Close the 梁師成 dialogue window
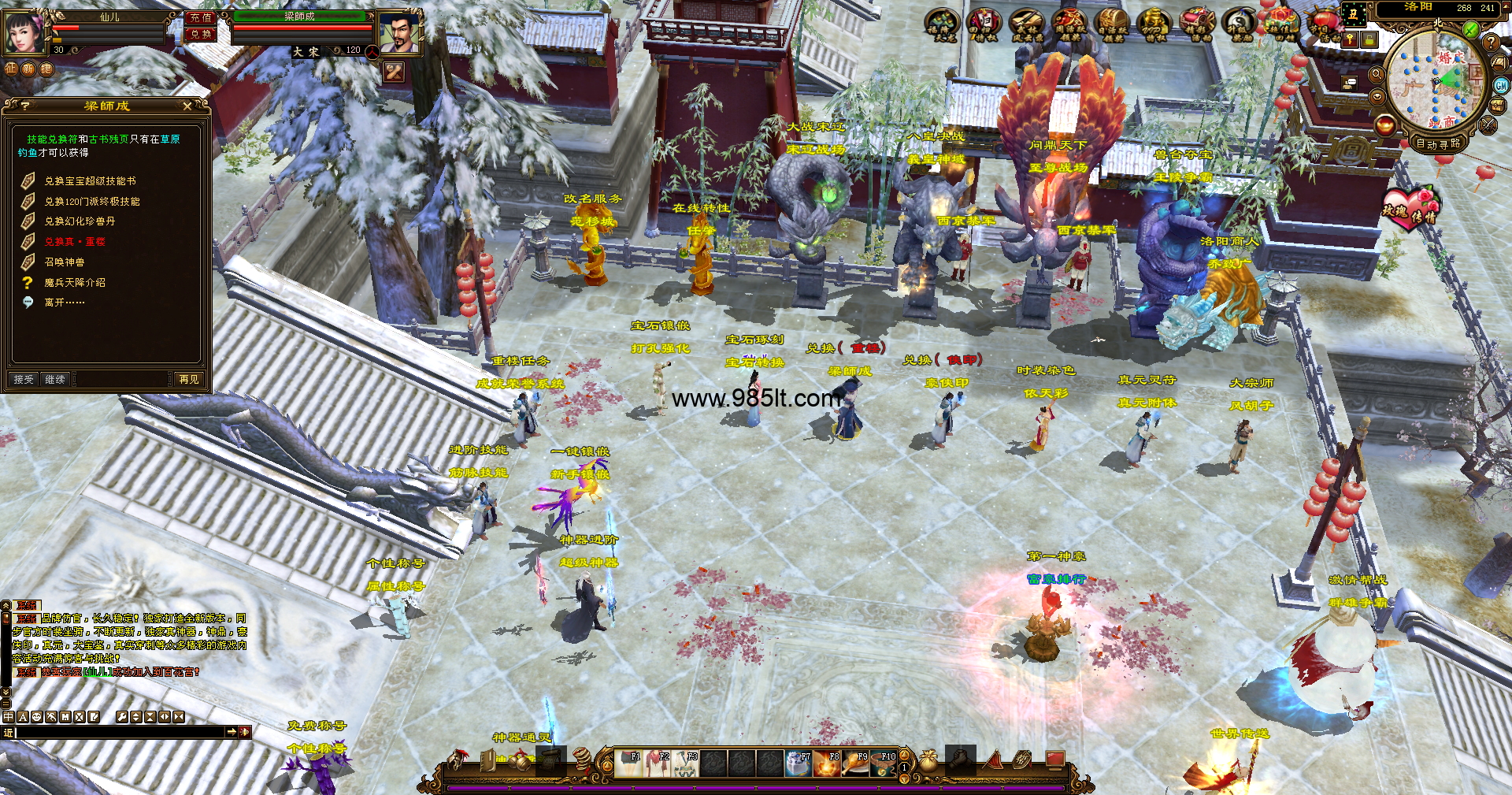 point(187,106)
